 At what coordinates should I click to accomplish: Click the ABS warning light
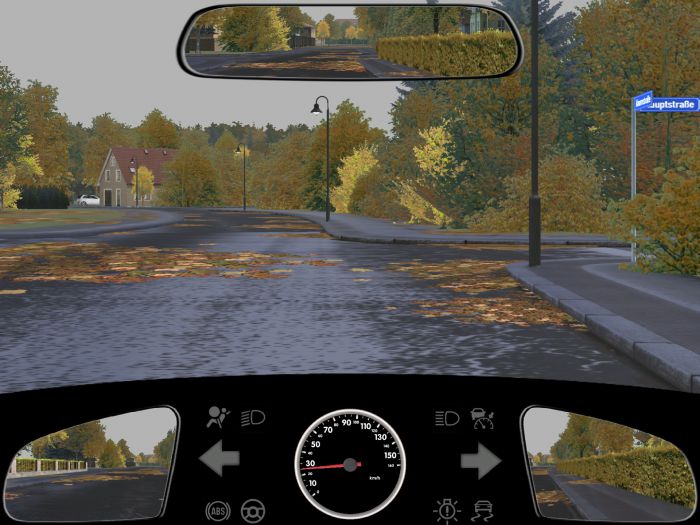point(217,511)
